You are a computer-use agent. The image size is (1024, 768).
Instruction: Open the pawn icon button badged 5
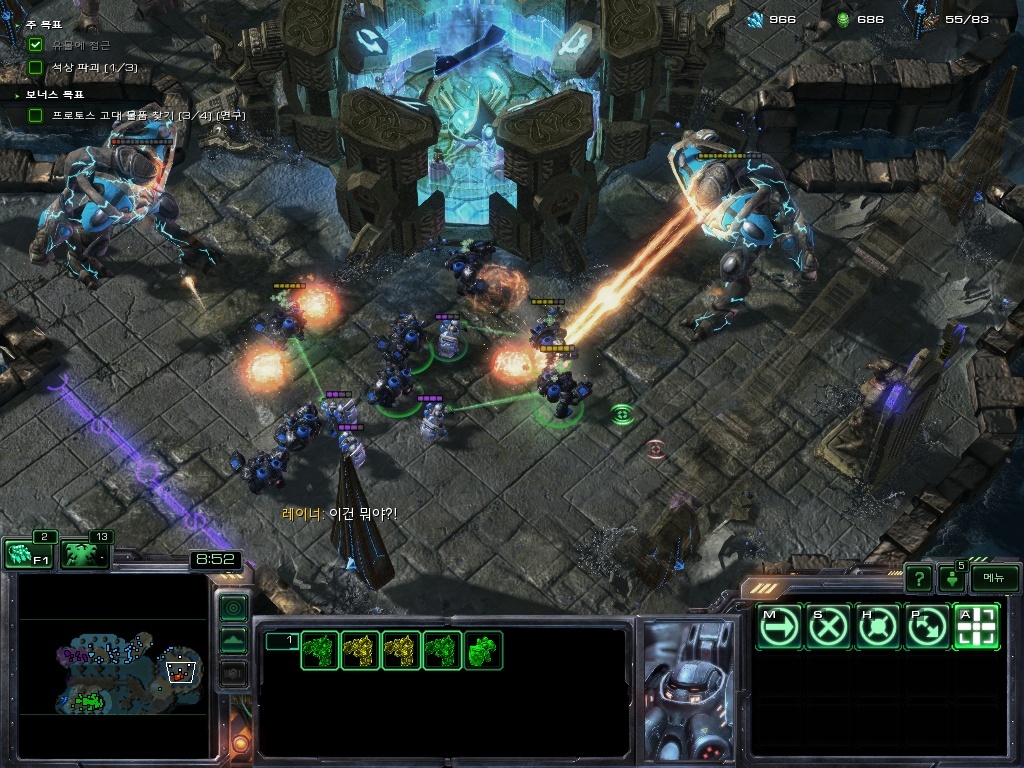[x=952, y=578]
